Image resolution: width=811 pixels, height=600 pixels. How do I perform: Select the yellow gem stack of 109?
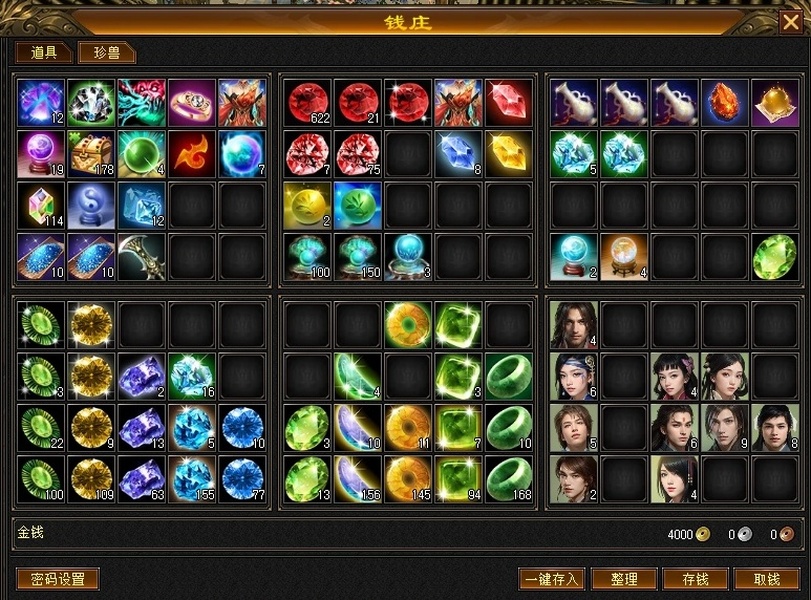pyautogui.click(x=92, y=479)
